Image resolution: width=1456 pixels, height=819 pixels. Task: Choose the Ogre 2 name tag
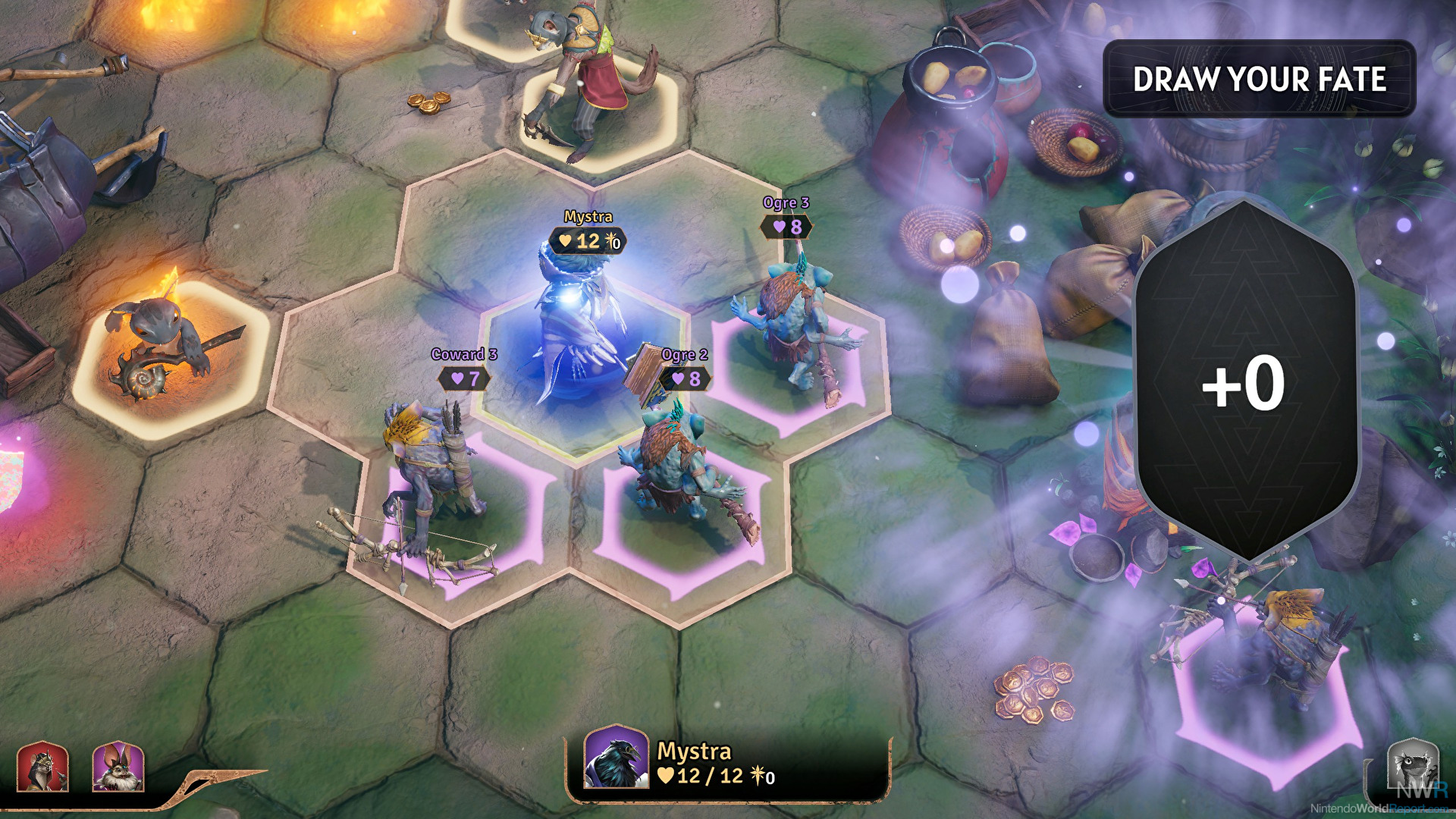click(x=684, y=355)
